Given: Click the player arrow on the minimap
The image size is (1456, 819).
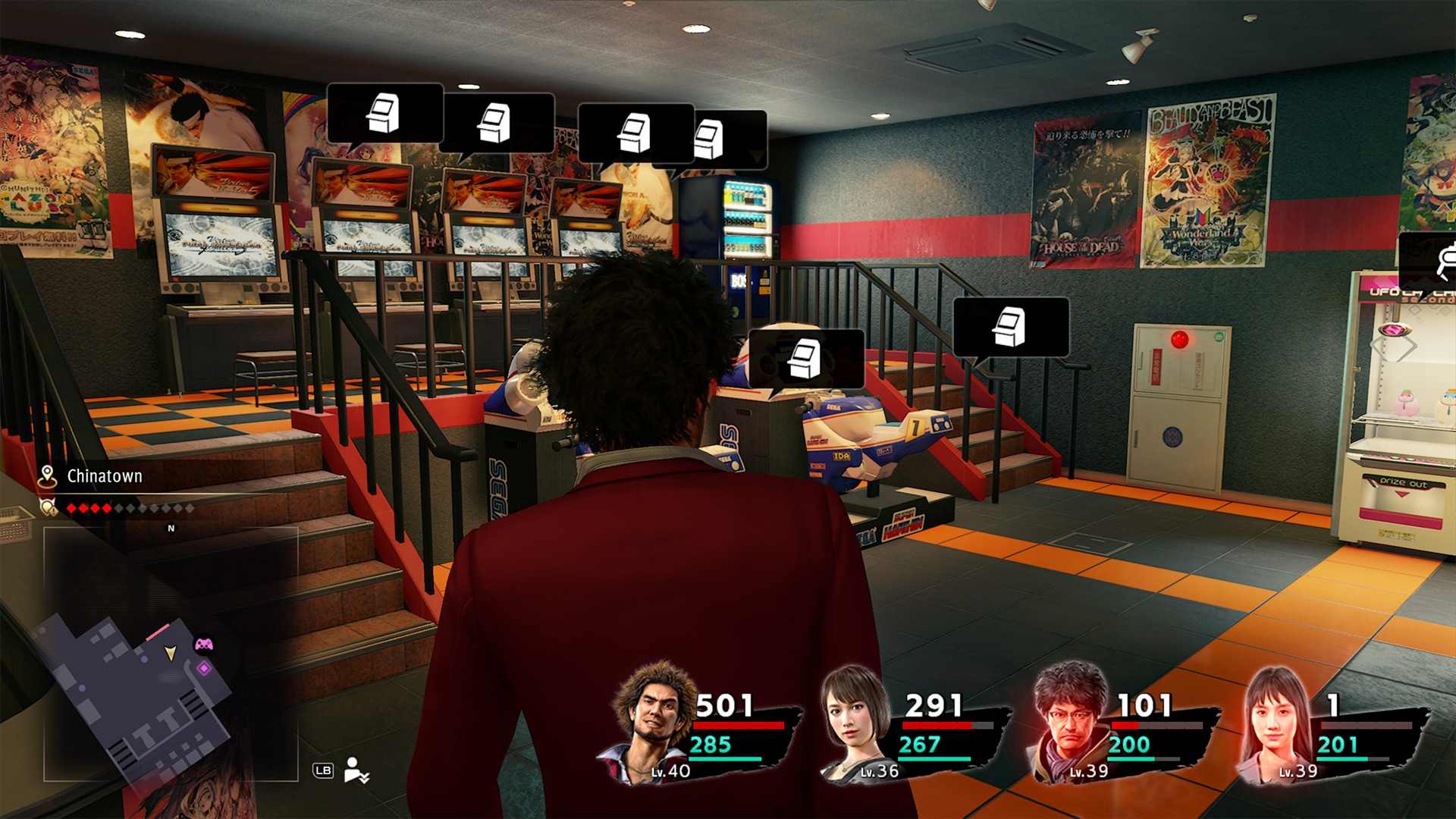Looking at the screenshot, I should pyautogui.click(x=171, y=652).
